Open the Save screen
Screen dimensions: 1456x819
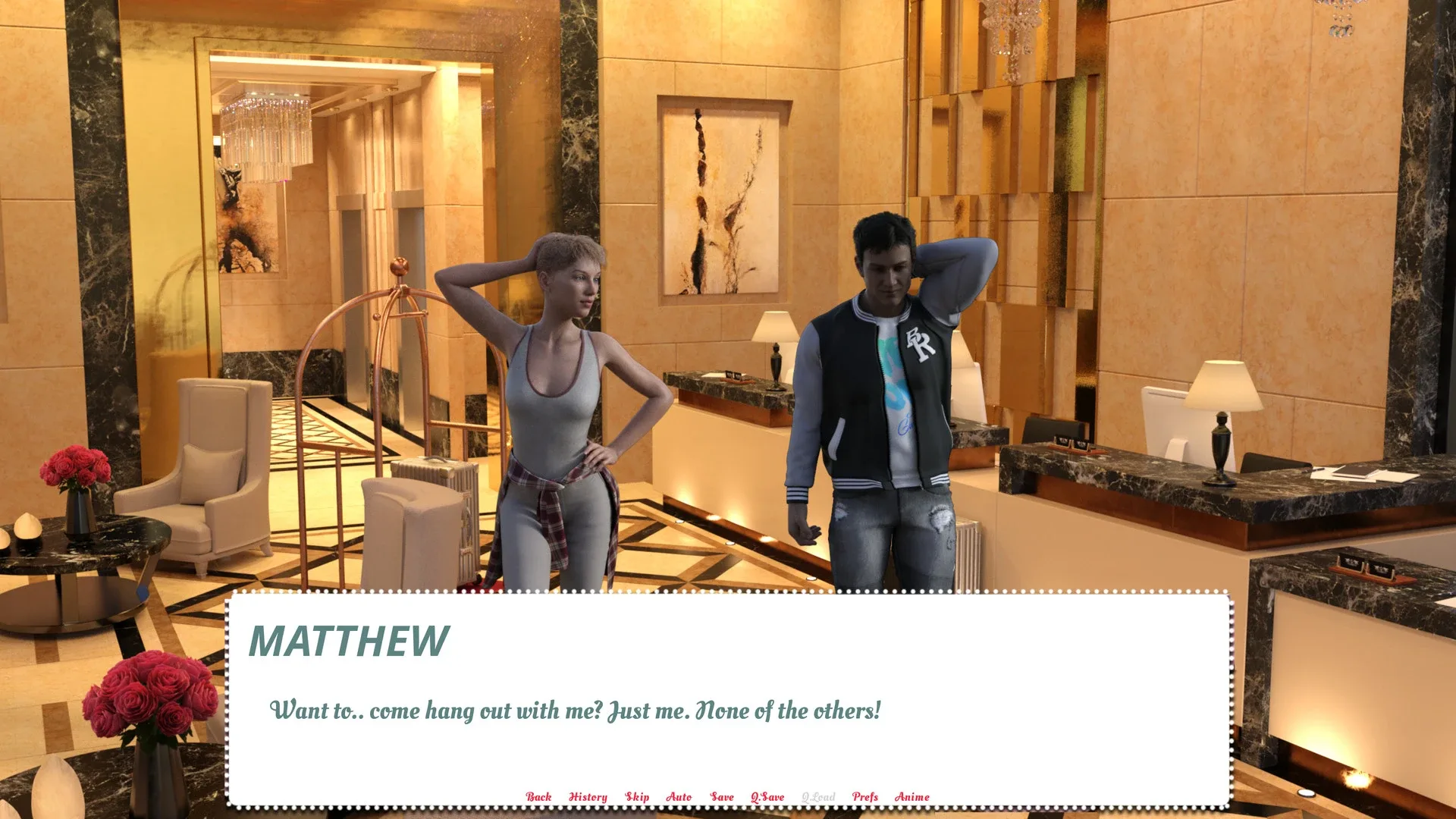click(x=721, y=797)
